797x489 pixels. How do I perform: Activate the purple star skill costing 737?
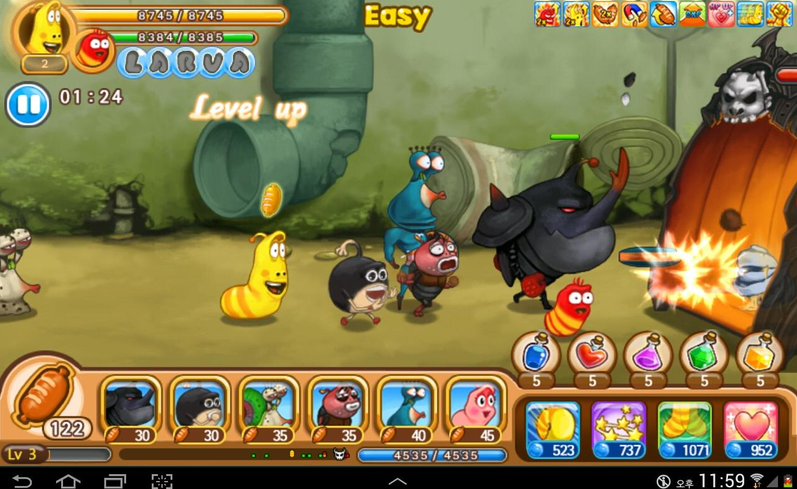tap(619, 430)
